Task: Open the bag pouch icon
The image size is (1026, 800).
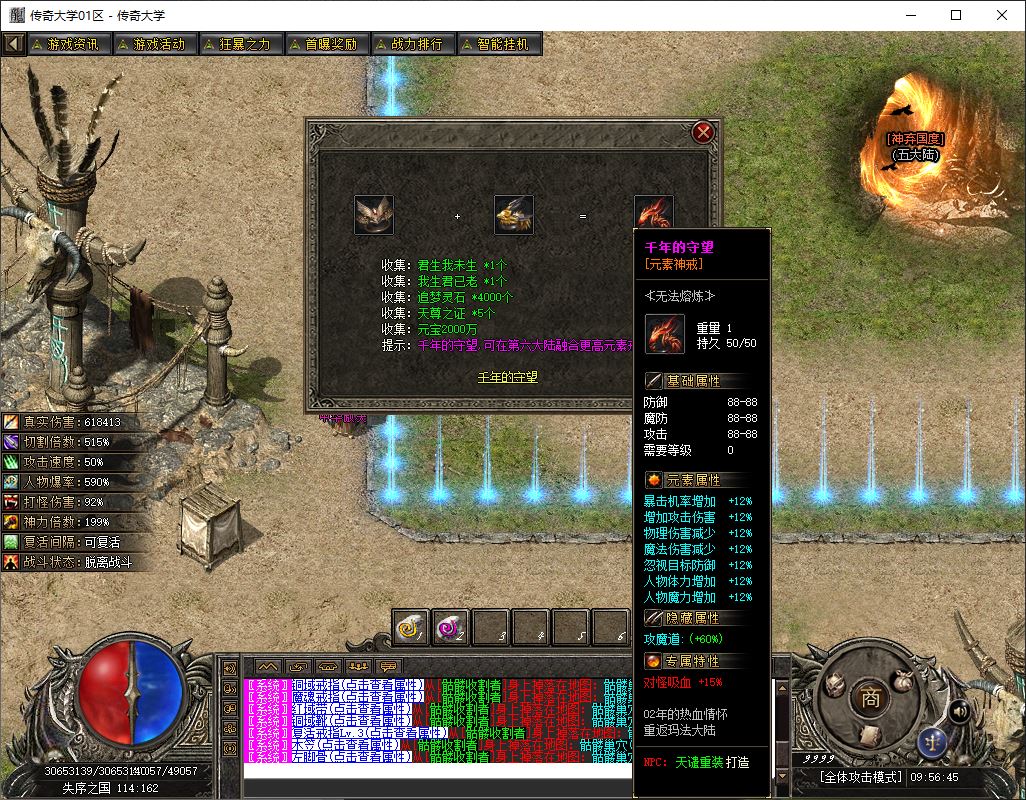Action: coord(903,680)
